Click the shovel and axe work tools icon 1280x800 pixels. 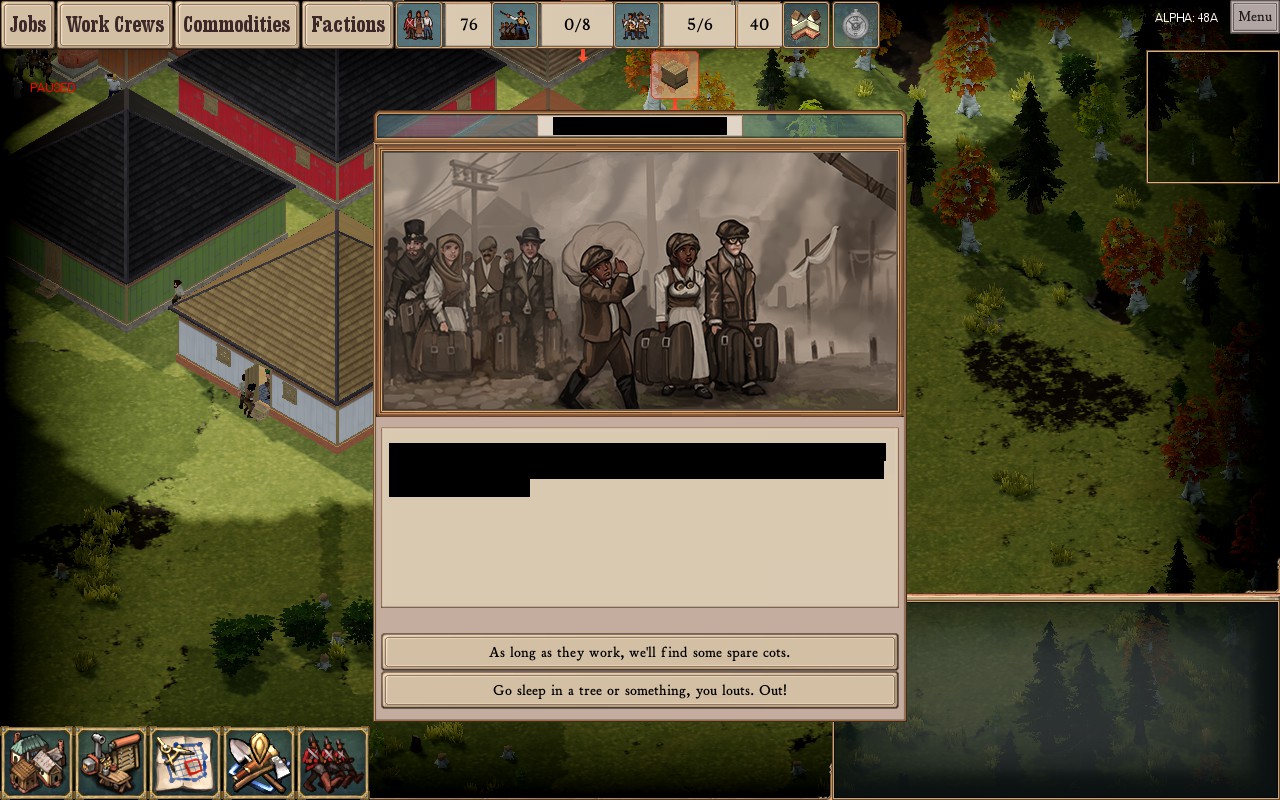259,762
